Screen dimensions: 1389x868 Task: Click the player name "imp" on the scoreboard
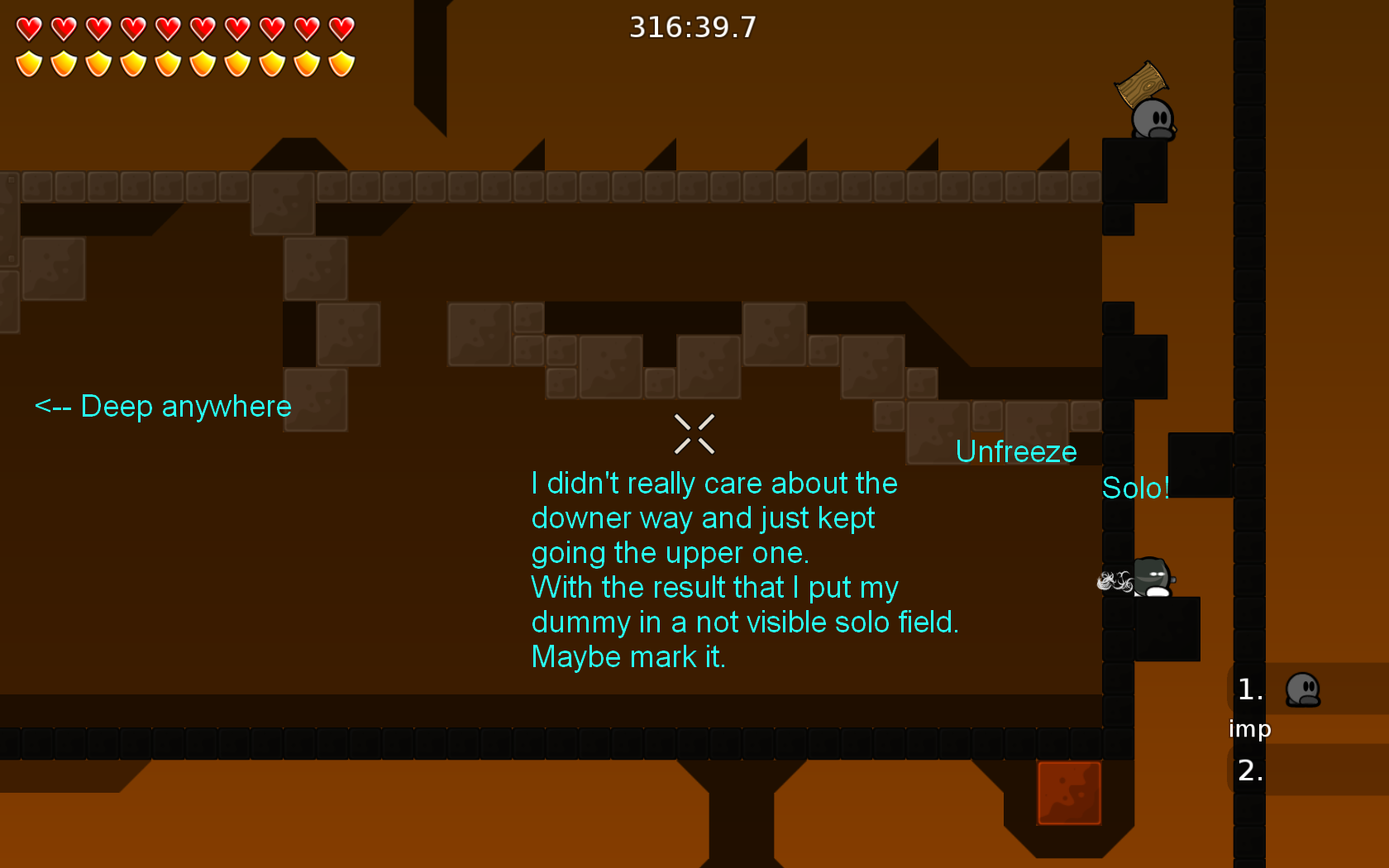coord(1250,729)
